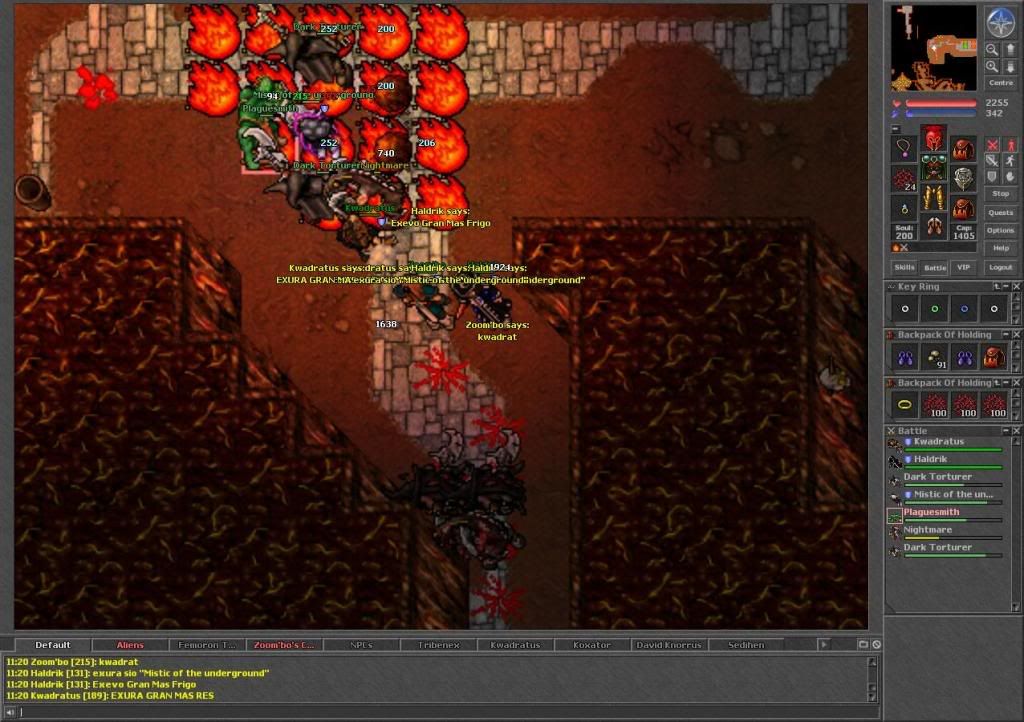
Task: Click the Stop button
Action: point(1000,193)
